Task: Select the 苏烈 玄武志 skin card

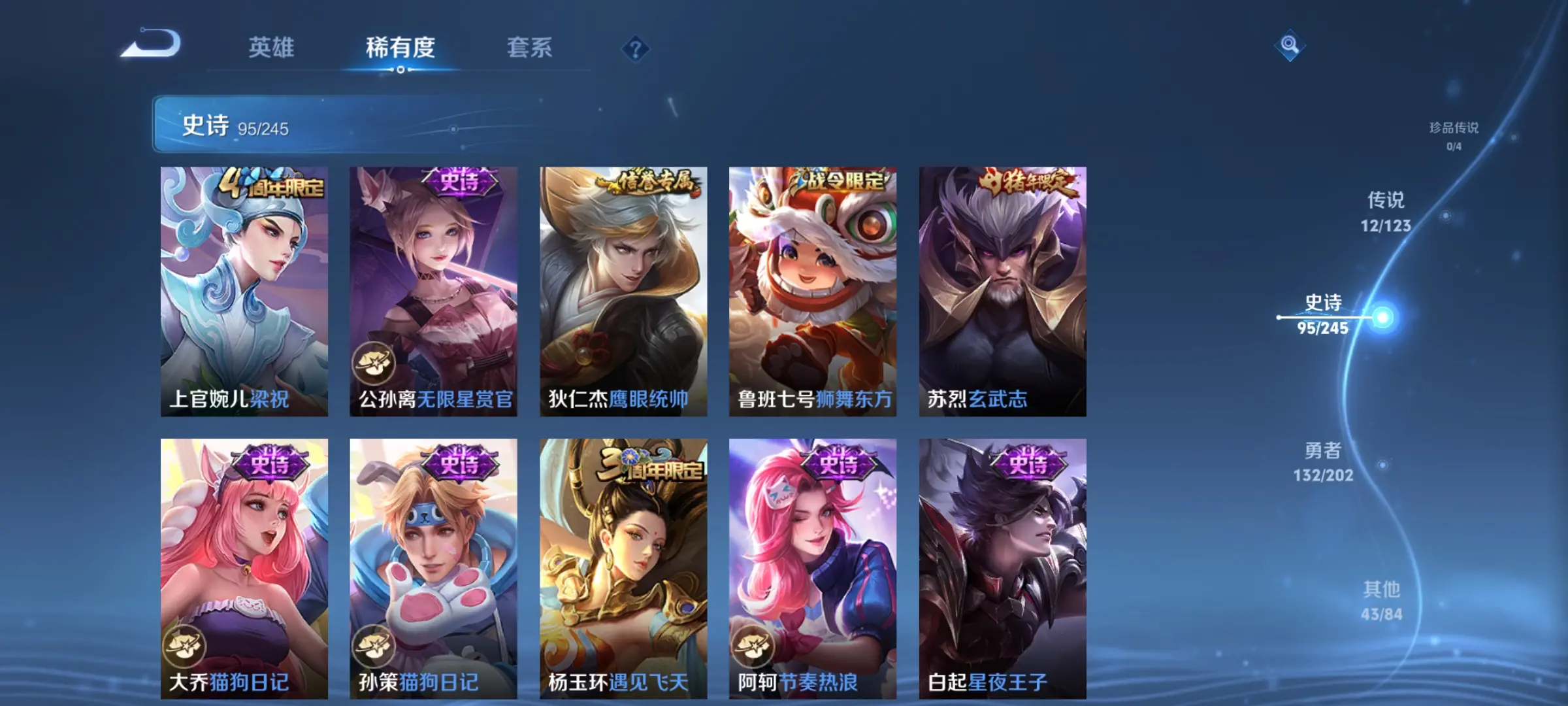Action: 1002,291
